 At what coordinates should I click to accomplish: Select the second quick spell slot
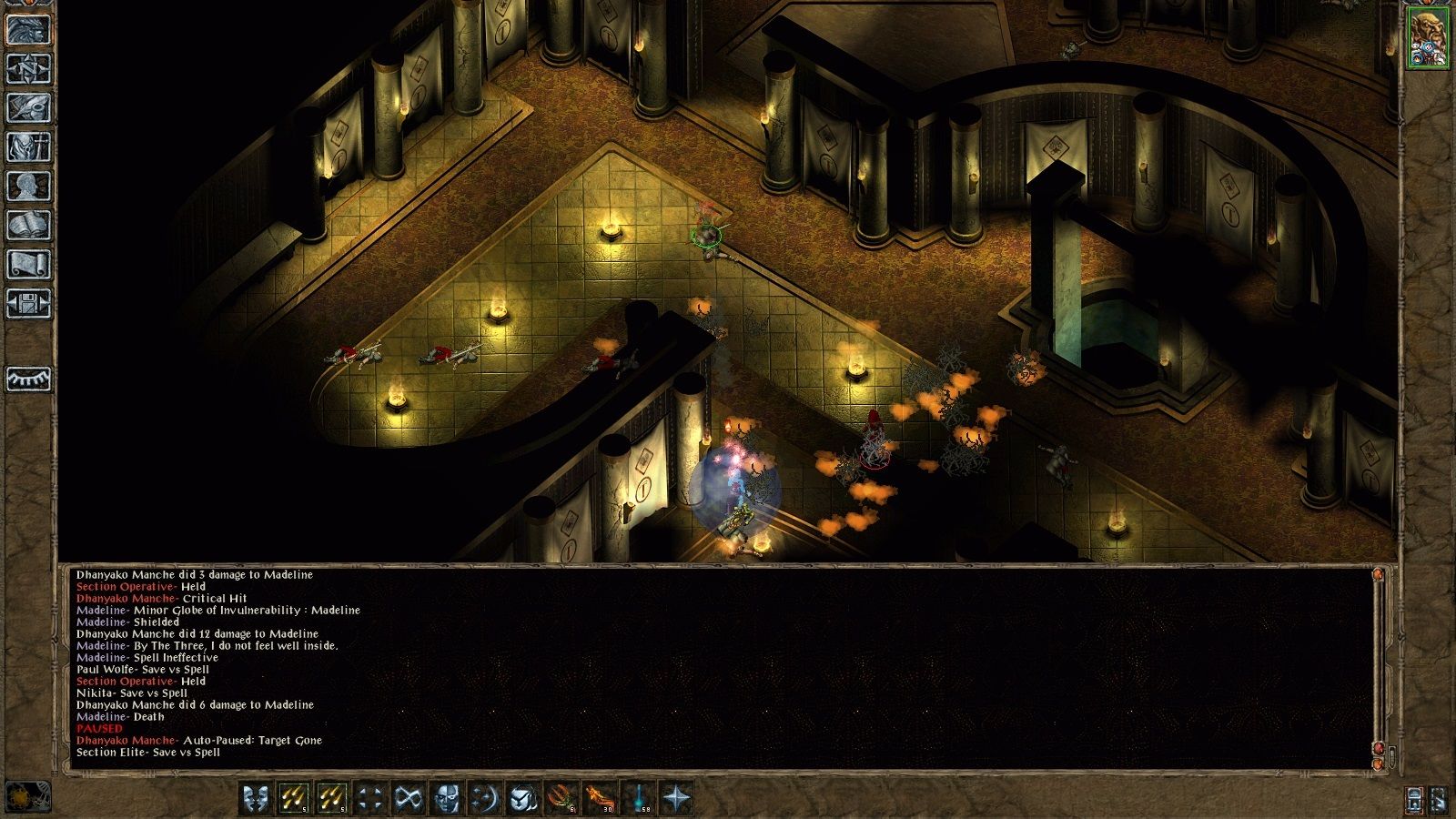[332, 796]
